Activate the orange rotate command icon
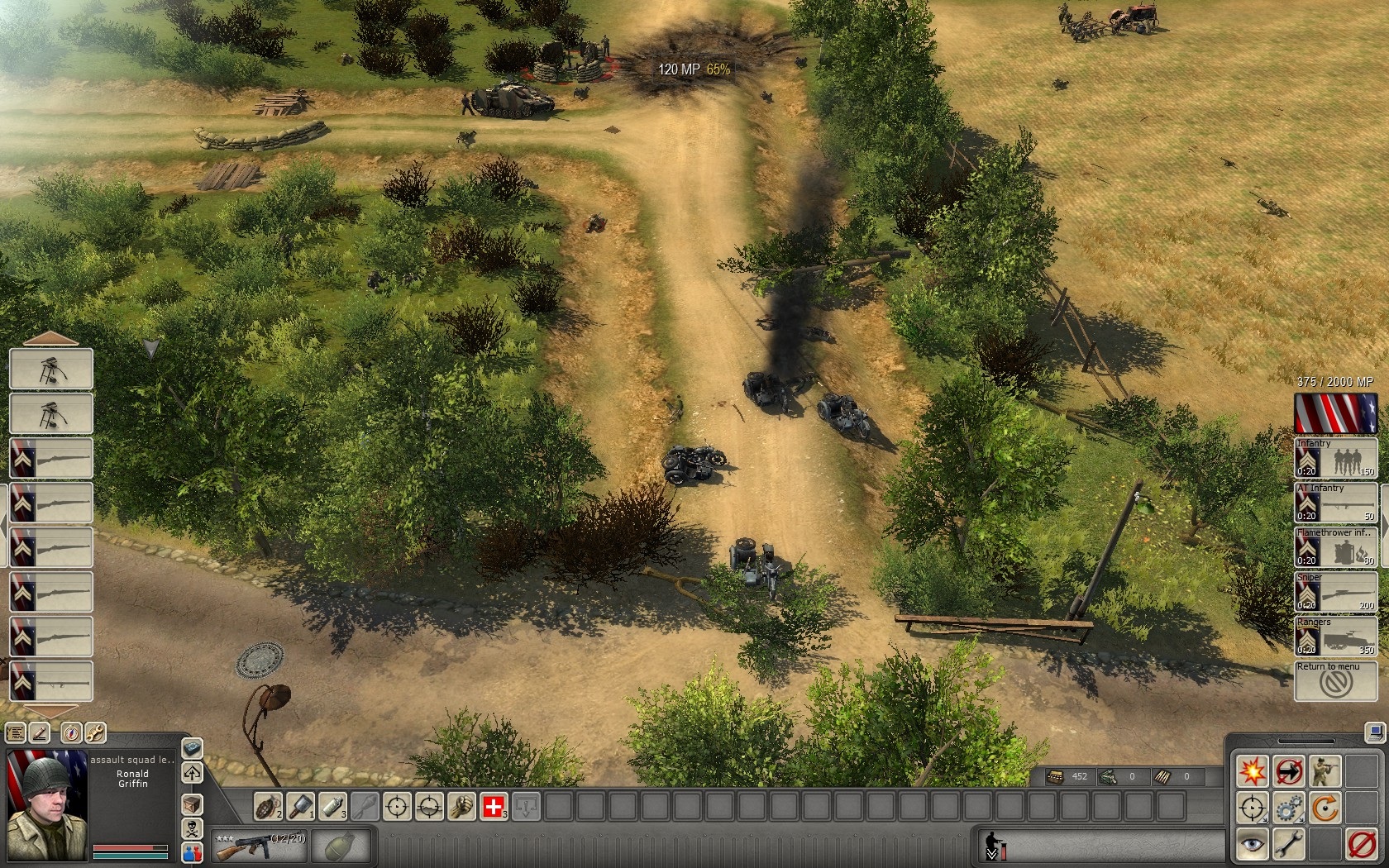 pos(1325,808)
